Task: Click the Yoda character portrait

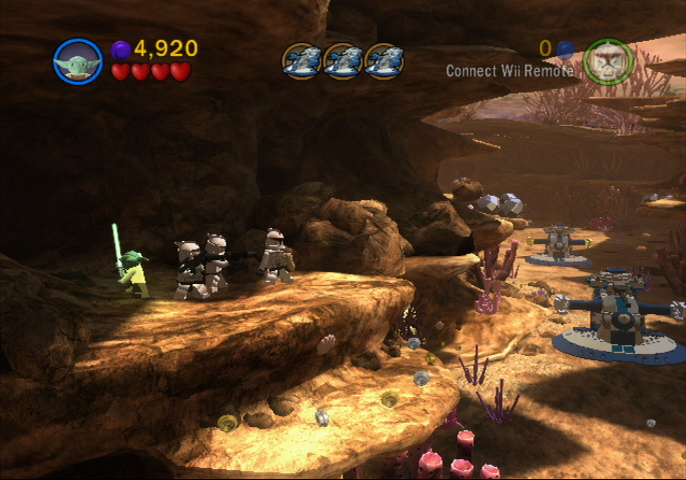Action: coord(78,62)
